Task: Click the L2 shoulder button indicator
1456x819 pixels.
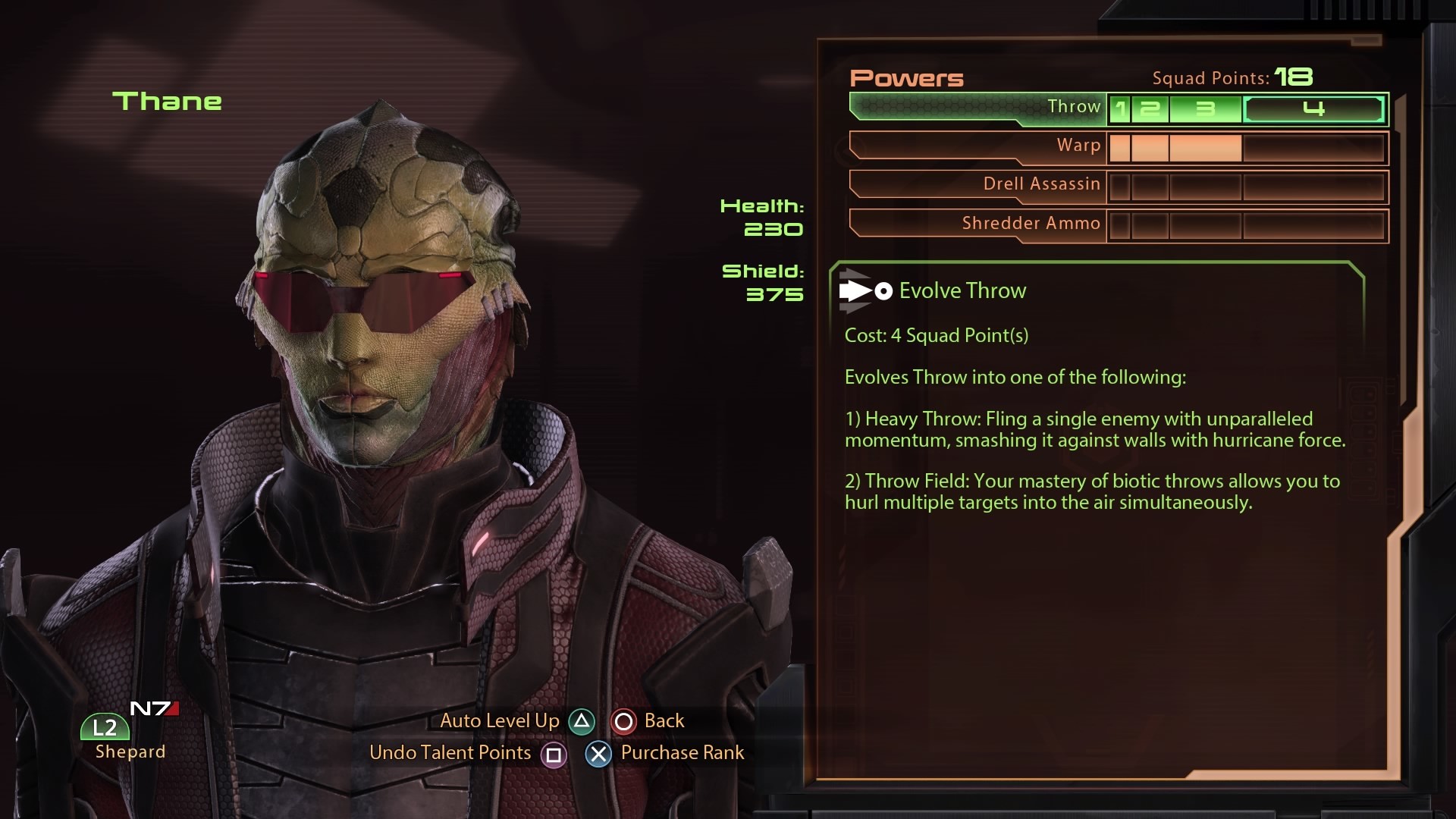Action: [x=104, y=729]
